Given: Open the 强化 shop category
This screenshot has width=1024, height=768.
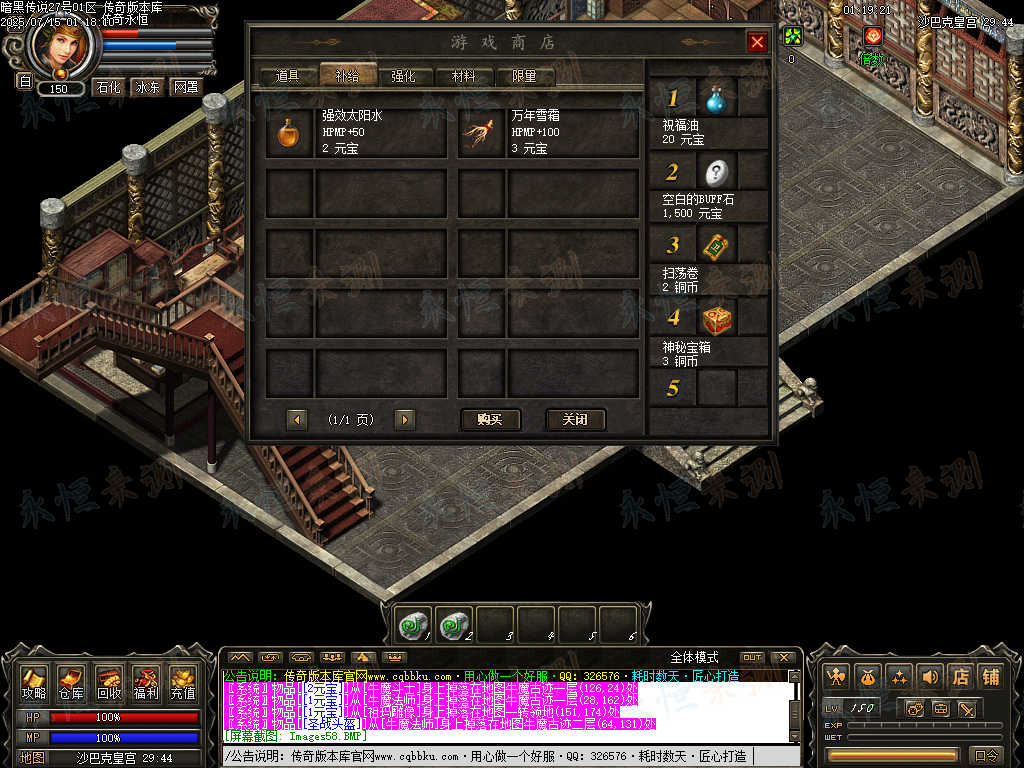Looking at the screenshot, I should coord(405,75).
